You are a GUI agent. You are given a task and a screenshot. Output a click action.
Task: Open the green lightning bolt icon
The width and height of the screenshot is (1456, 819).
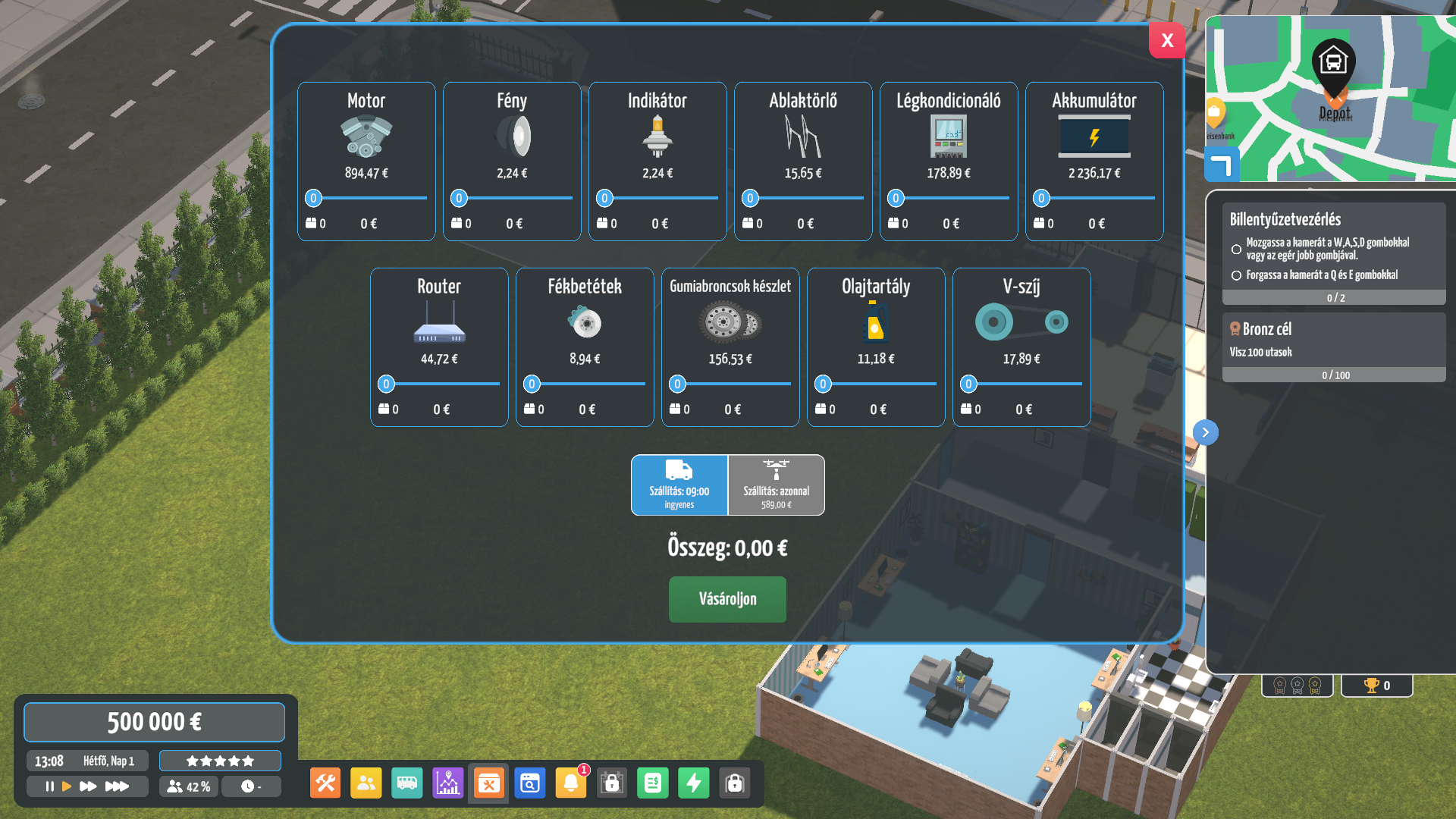click(x=694, y=783)
